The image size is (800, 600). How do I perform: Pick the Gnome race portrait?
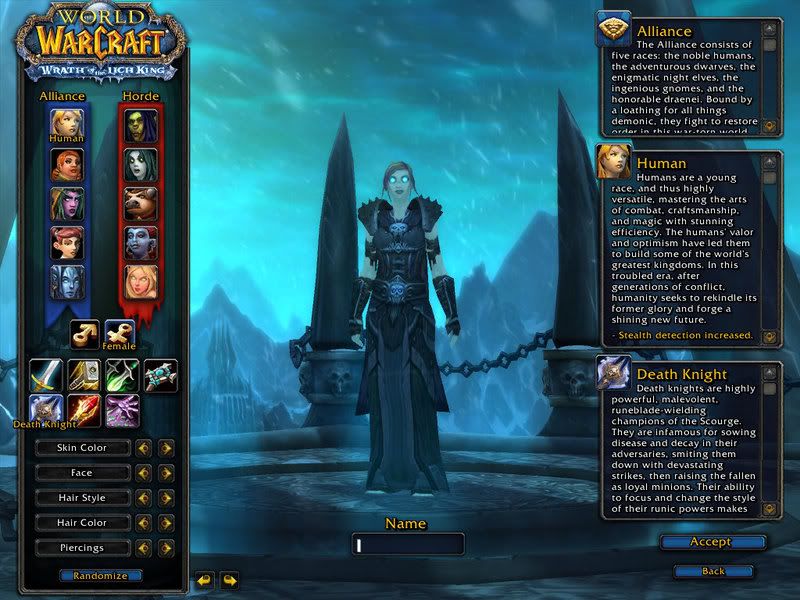[67, 242]
